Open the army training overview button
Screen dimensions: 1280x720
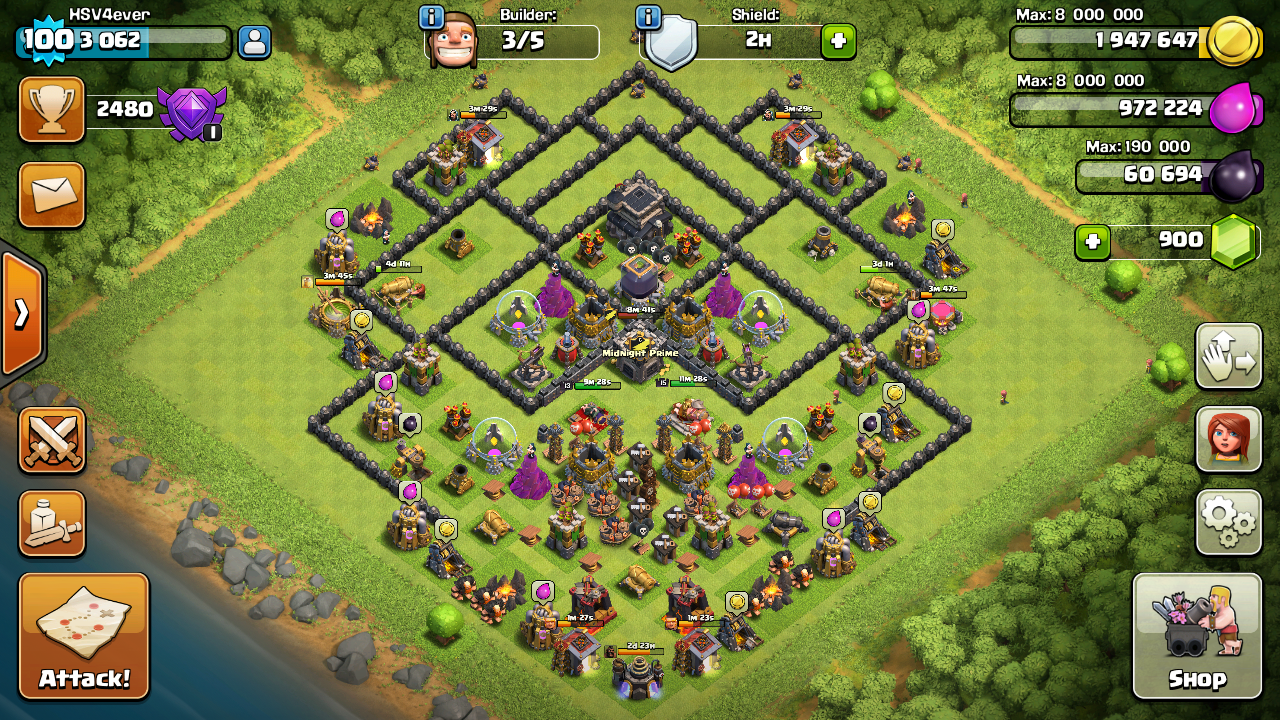[x=52, y=524]
